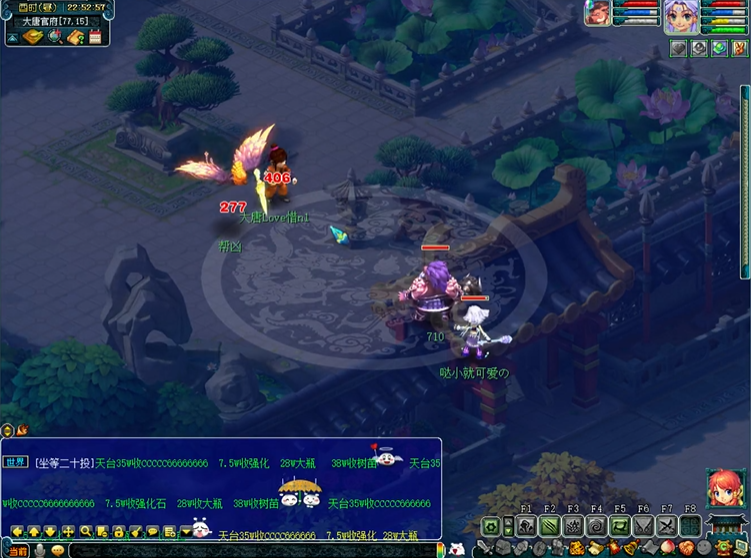This screenshot has height=558, width=751.
Task: Open the scroll icon in bottom menu bar
Action: pyautogui.click(x=596, y=548)
